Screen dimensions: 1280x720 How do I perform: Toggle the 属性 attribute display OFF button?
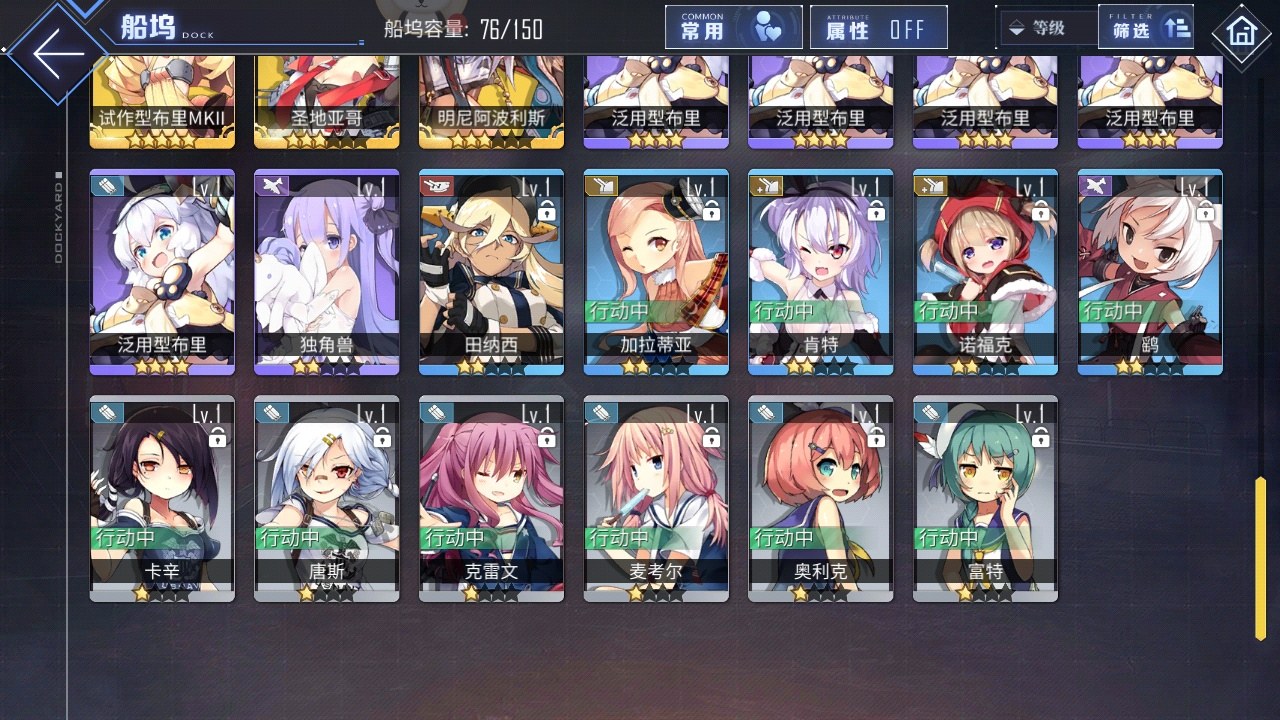pos(878,27)
